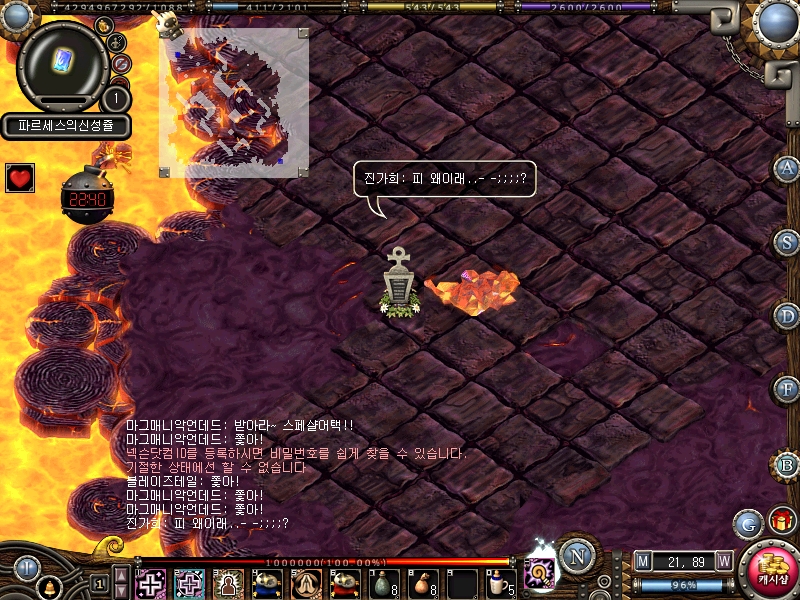Open the red gift box icon
Viewport: 800px width, 600px height.
tap(780, 521)
